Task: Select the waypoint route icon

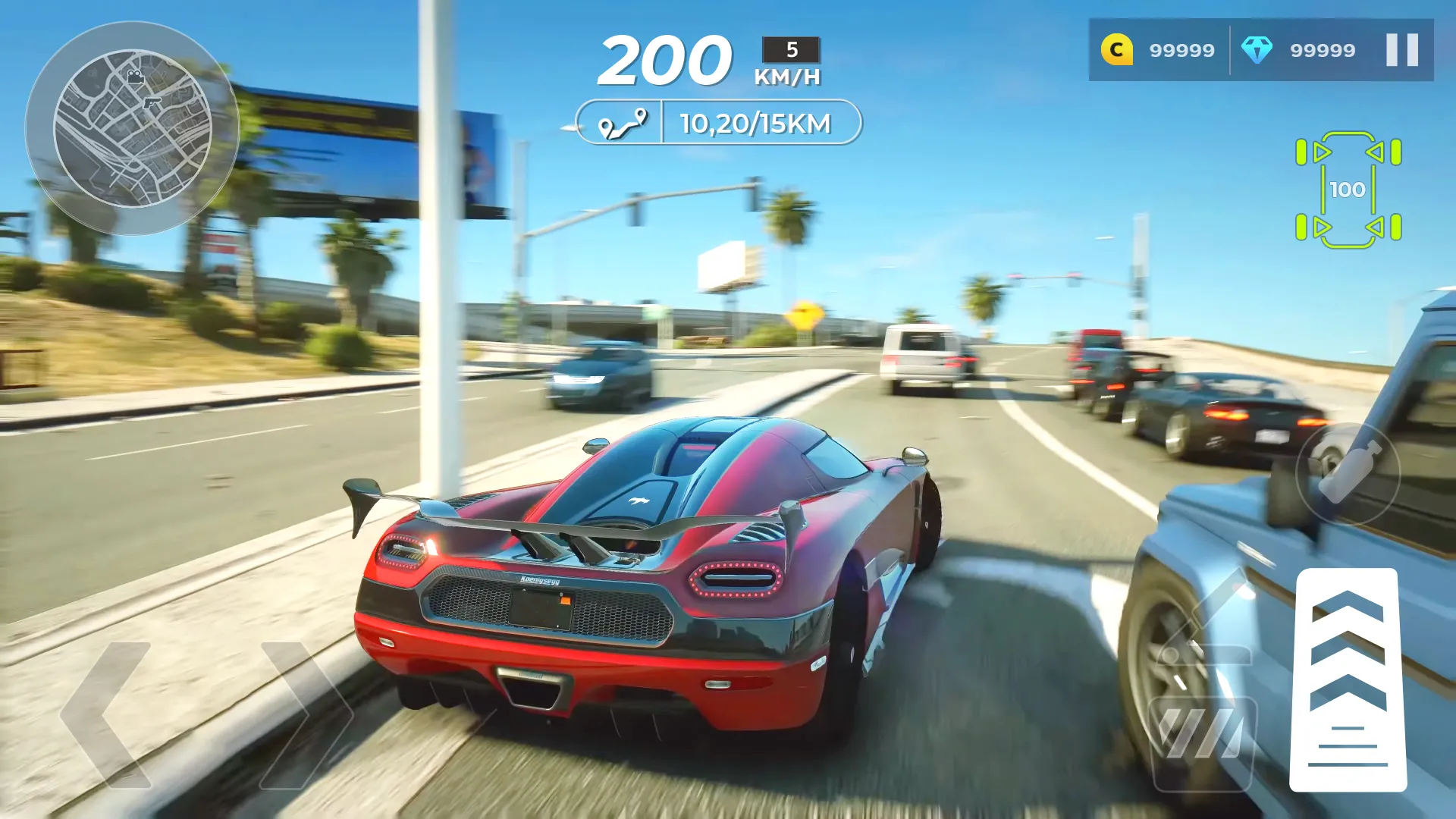Action: (623, 124)
